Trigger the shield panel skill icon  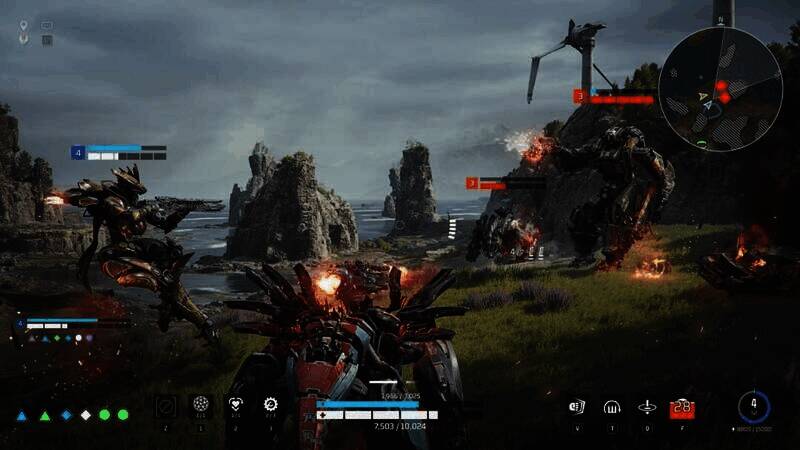coord(577,407)
